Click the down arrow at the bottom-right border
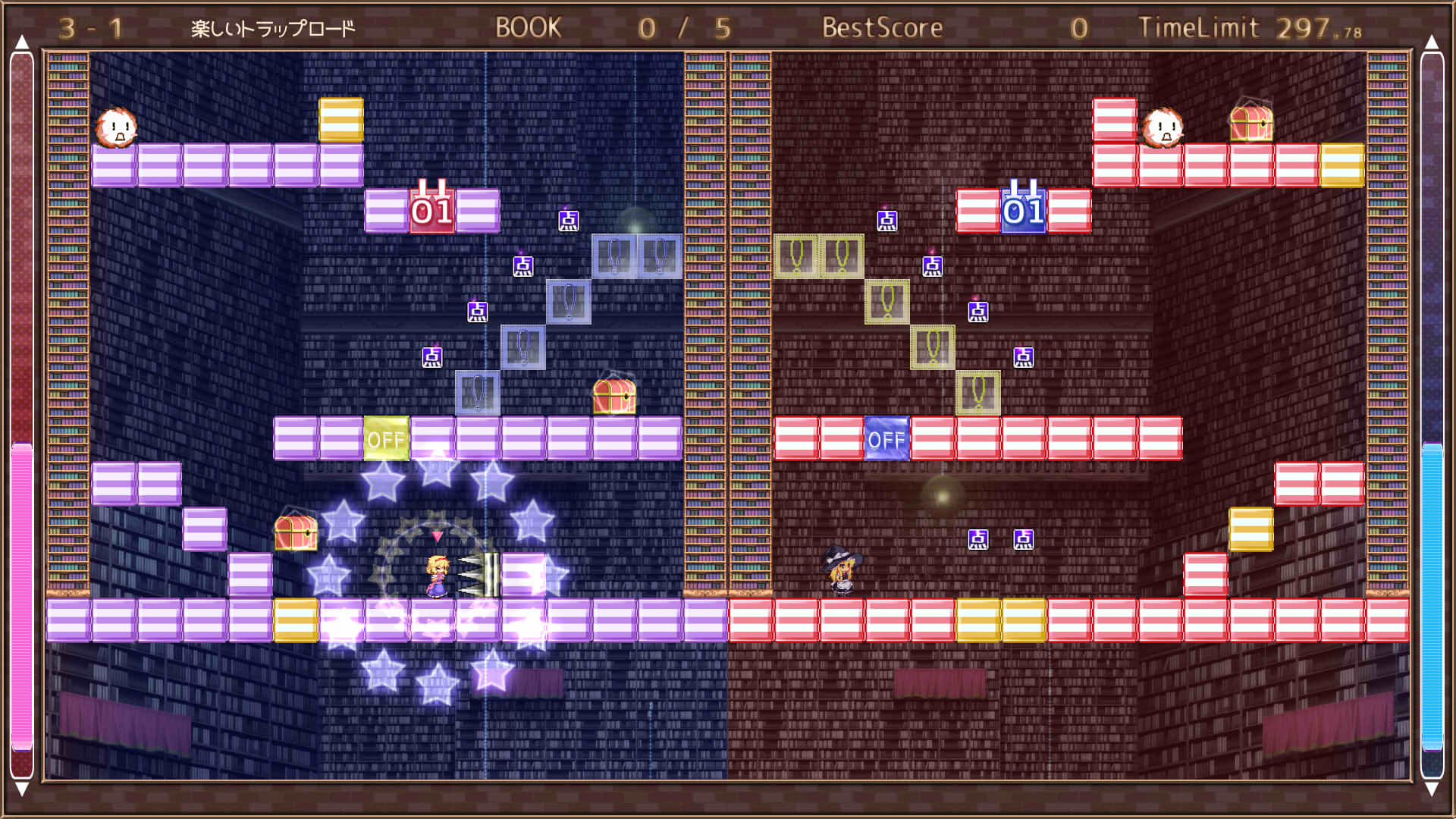The width and height of the screenshot is (1456, 819). tap(1433, 789)
